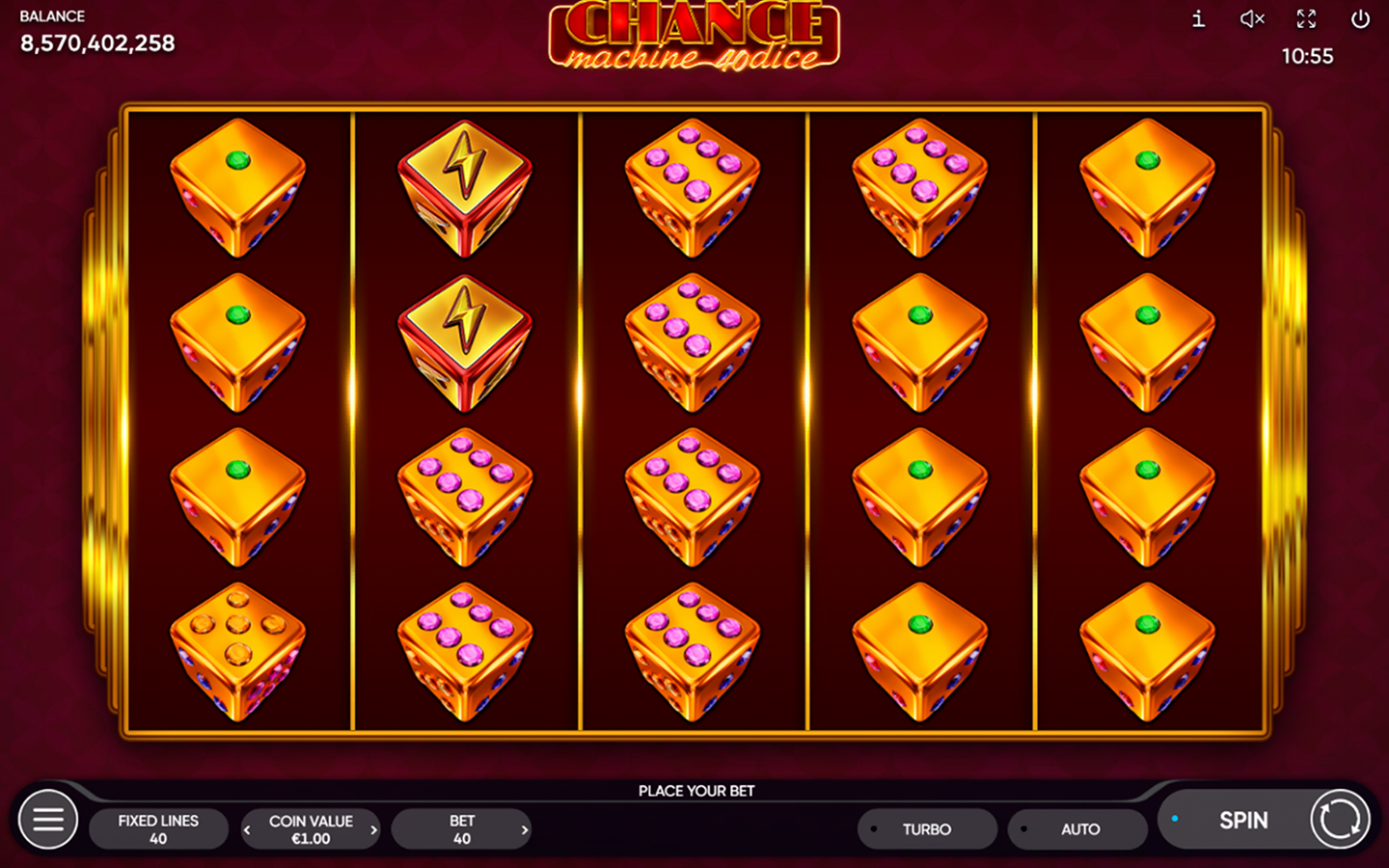Decrease the coin value
The height and width of the screenshot is (868, 1389).
click(x=248, y=829)
